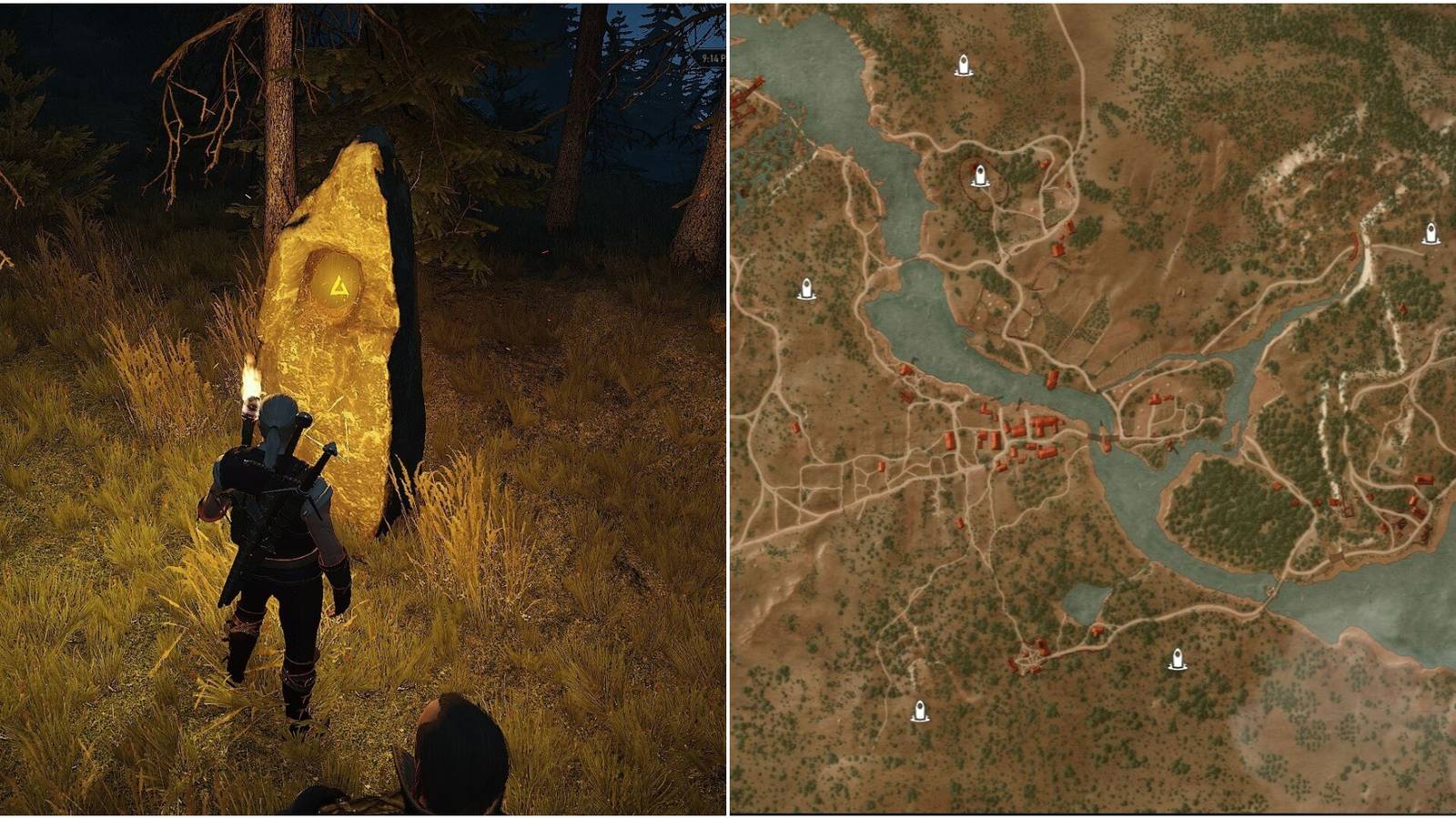Select the red bridge crossing the central river
Screen dimensions: 1456x819
point(1103,437)
